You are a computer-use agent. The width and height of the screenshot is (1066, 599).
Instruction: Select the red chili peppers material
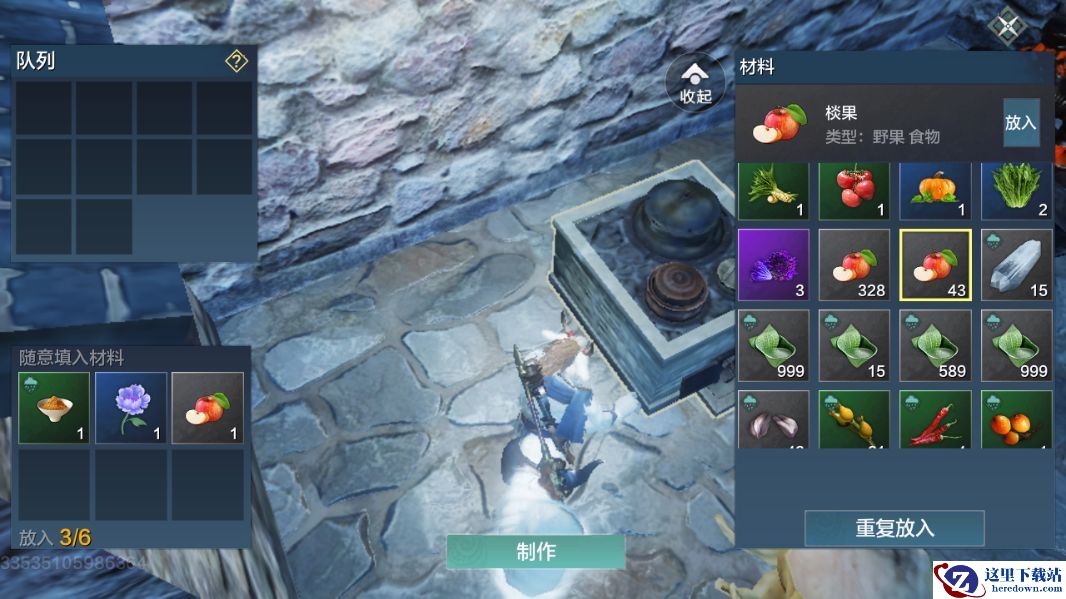(x=935, y=420)
